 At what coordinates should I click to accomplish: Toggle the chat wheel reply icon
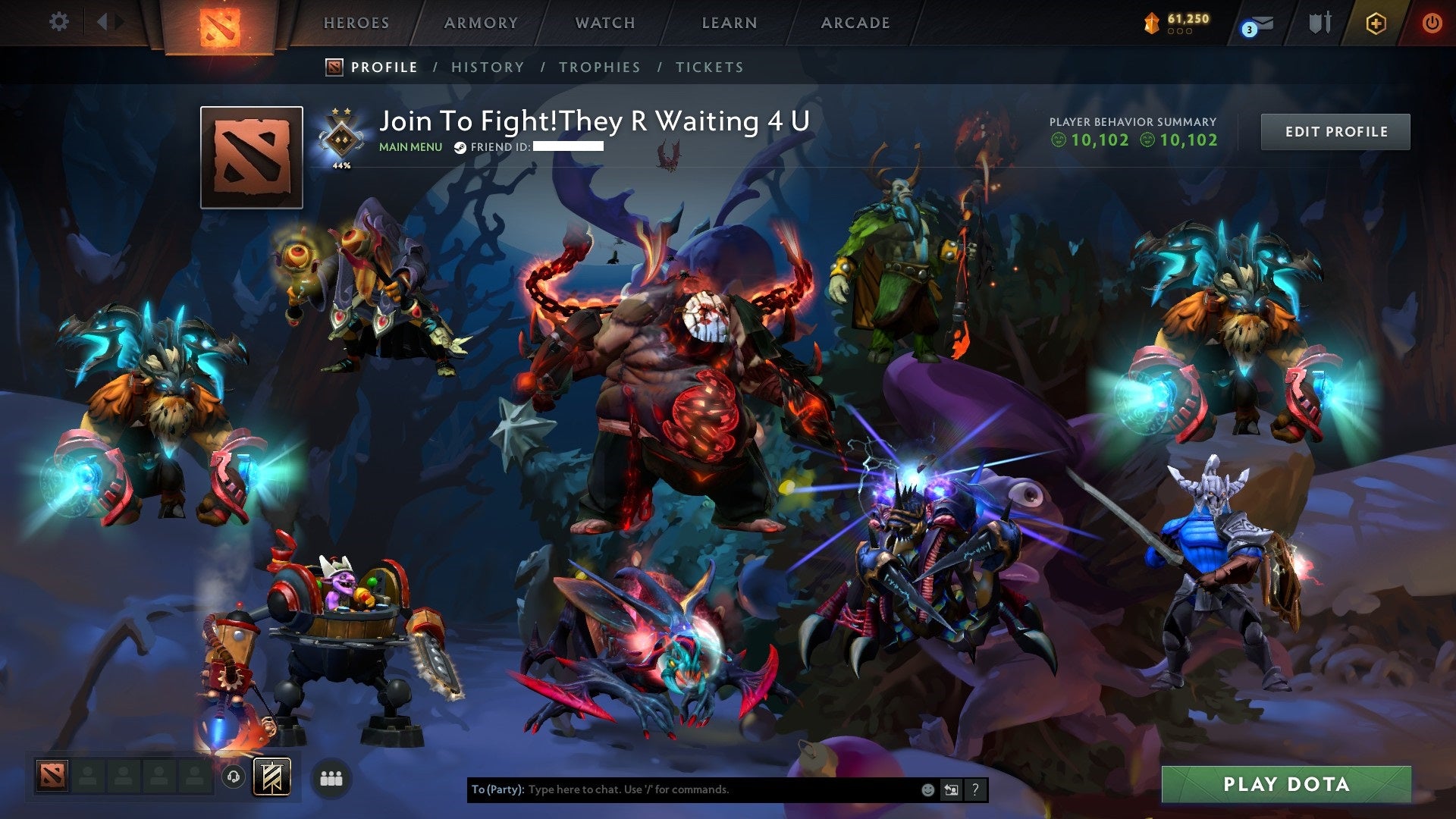pyautogui.click(x=951, y=789)
